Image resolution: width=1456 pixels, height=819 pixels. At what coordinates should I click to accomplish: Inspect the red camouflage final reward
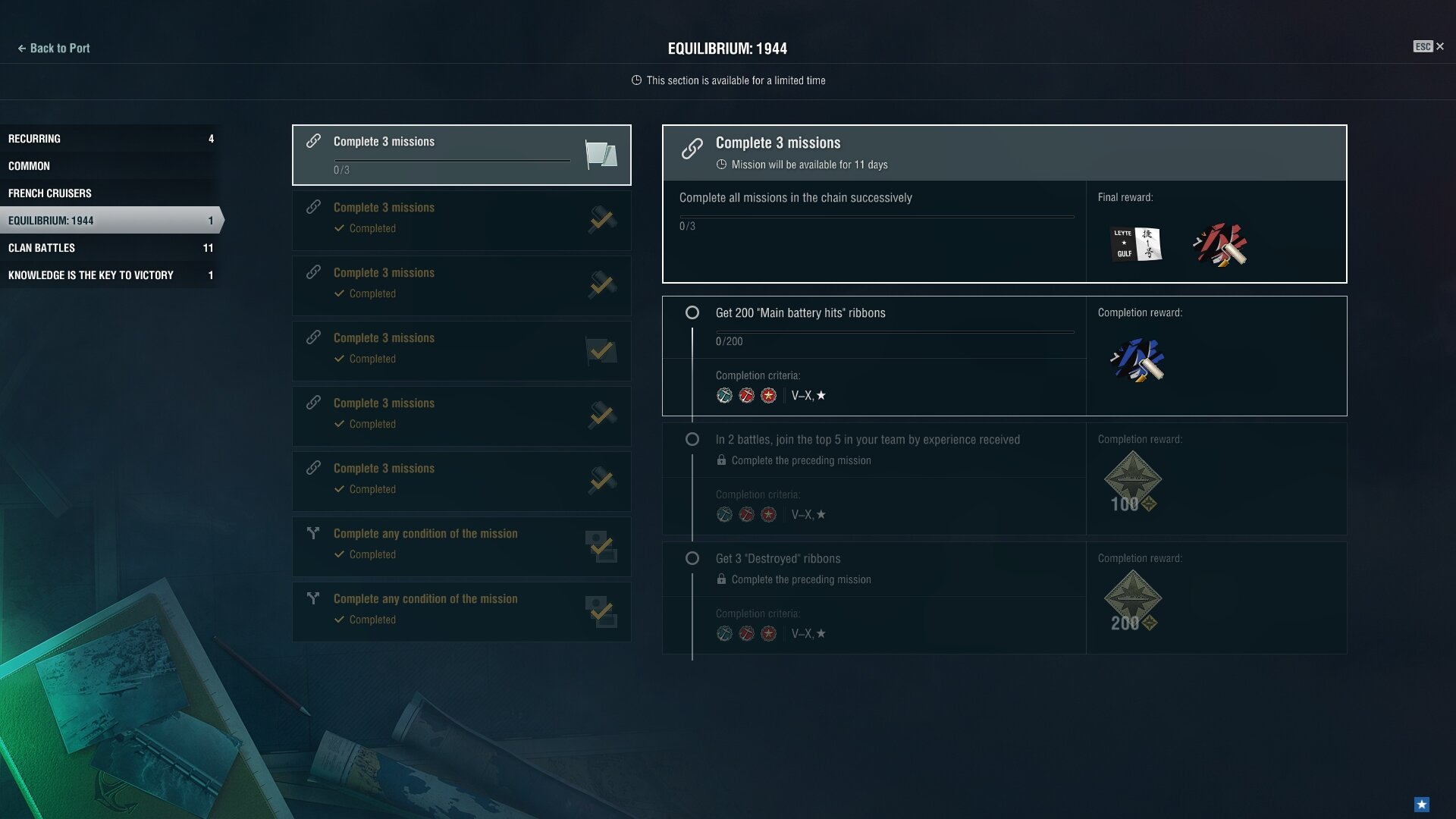[x=1220, y=244]
